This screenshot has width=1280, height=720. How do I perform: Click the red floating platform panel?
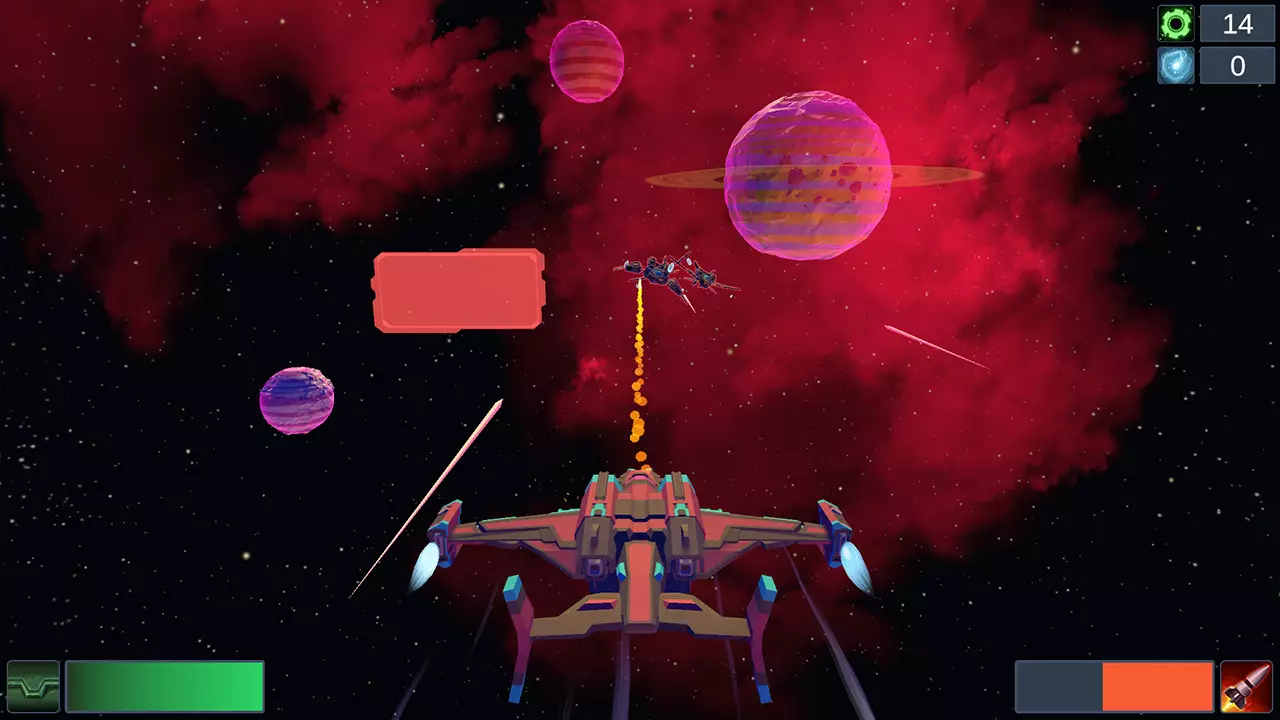pyautogui.click(x=458, y=290)
